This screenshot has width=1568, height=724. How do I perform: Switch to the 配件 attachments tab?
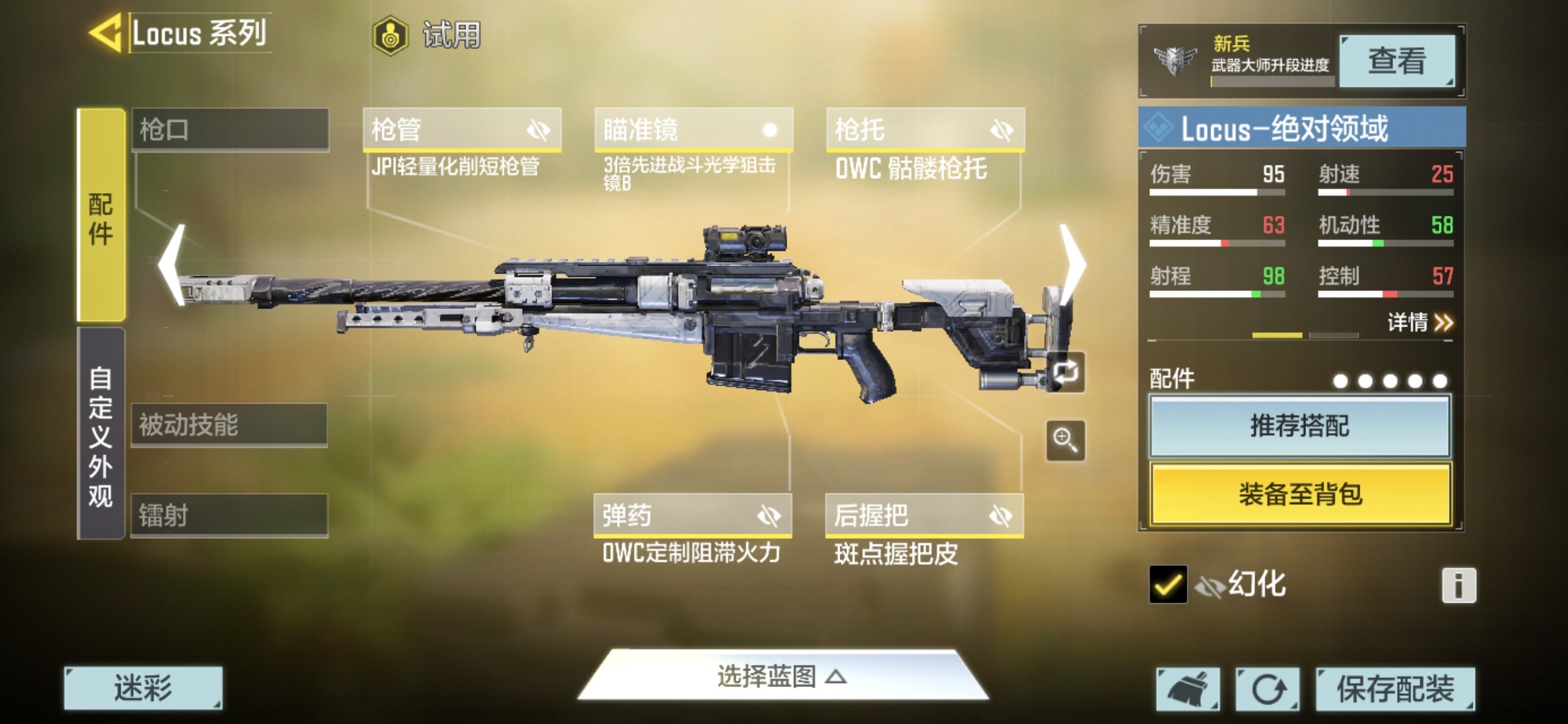click(x=101, y=215)
